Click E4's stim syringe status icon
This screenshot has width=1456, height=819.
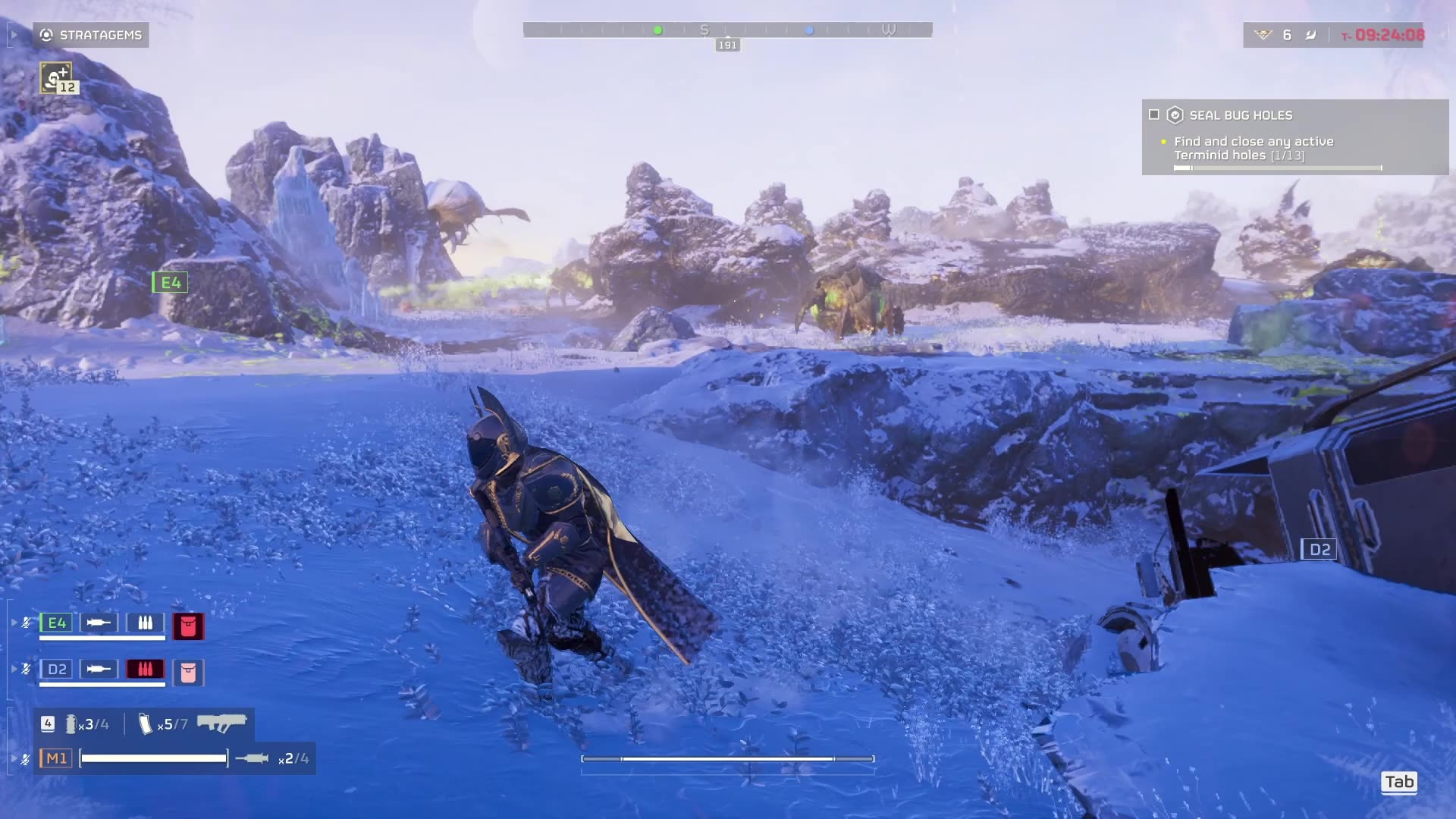coord(99,623)
